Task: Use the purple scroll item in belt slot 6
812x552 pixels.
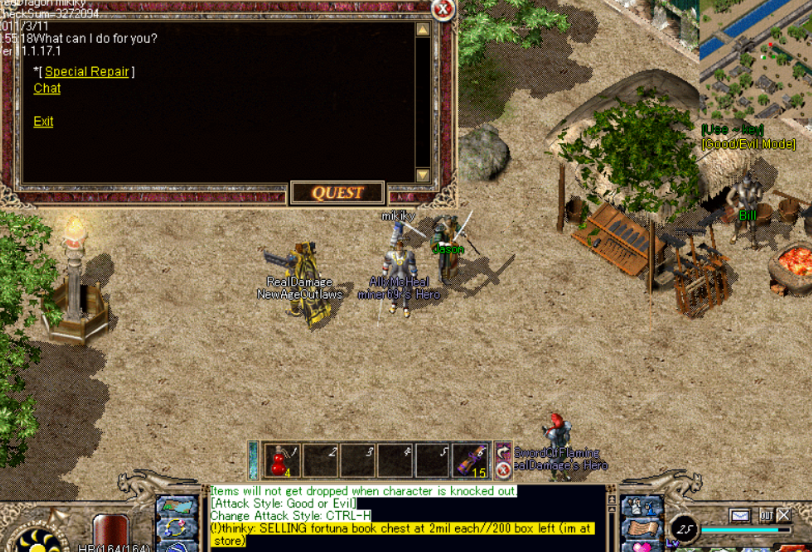Action: coord(471,461)
